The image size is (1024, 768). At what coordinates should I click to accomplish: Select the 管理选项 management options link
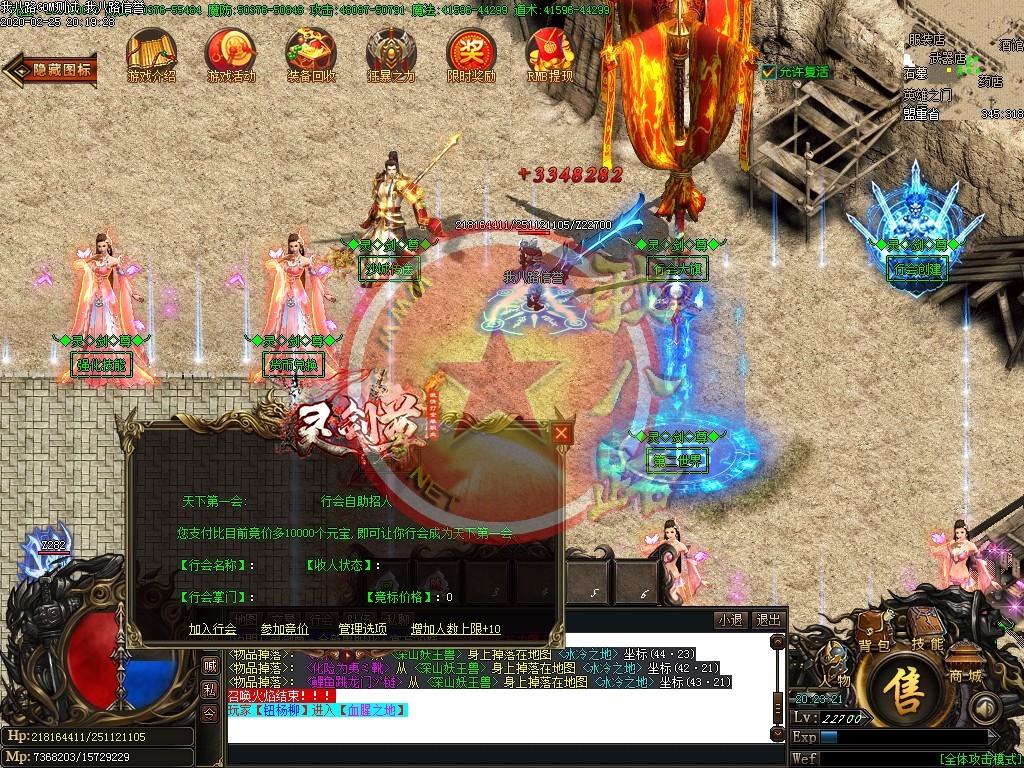coord(362,629)
